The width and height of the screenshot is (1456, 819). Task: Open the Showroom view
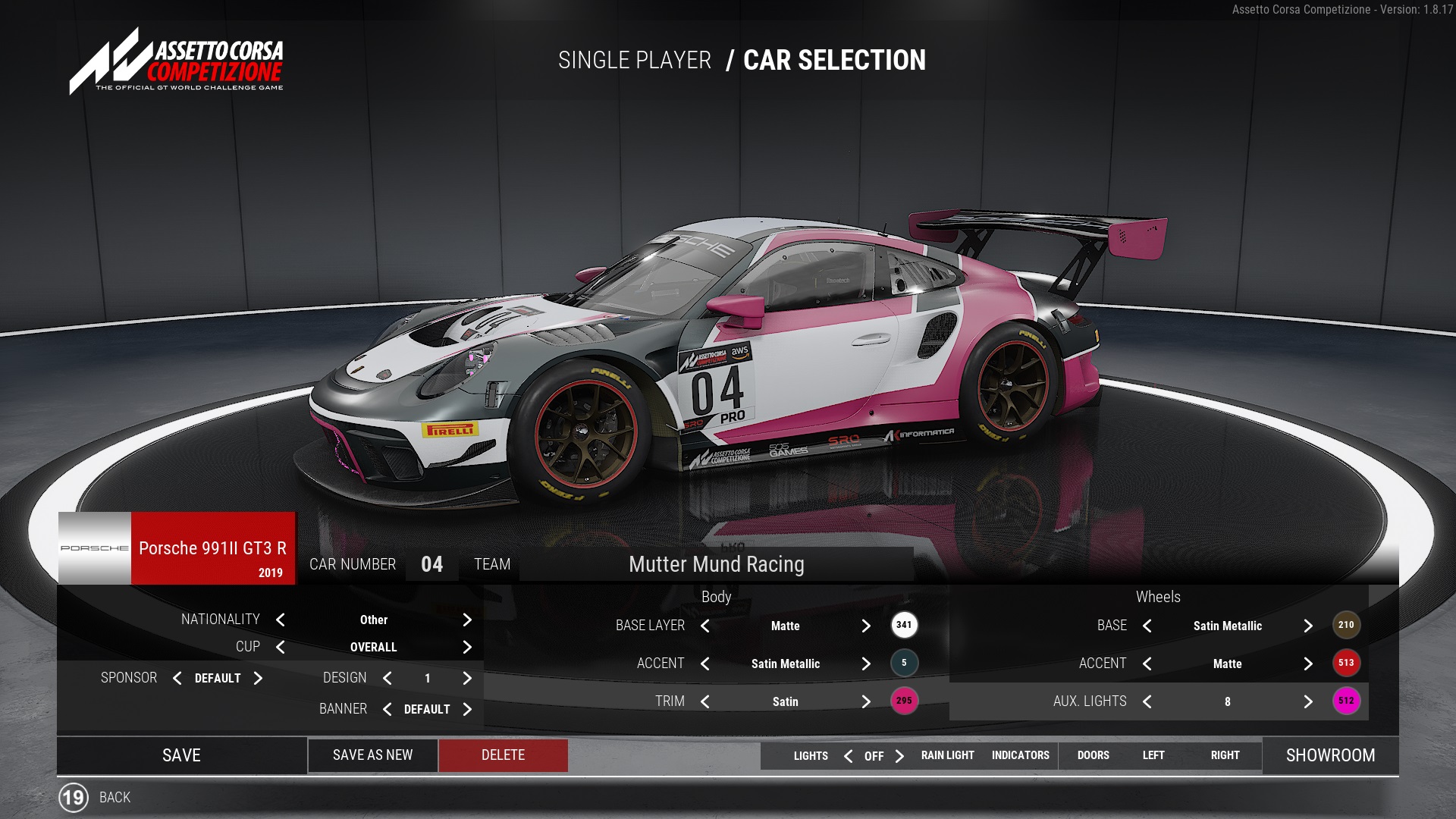[1330, 755]
